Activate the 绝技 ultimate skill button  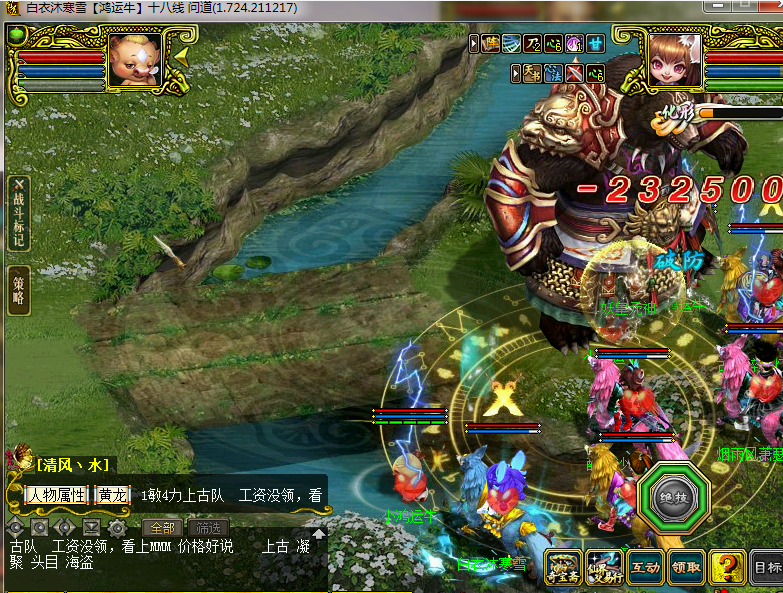[x=672, y=497]
